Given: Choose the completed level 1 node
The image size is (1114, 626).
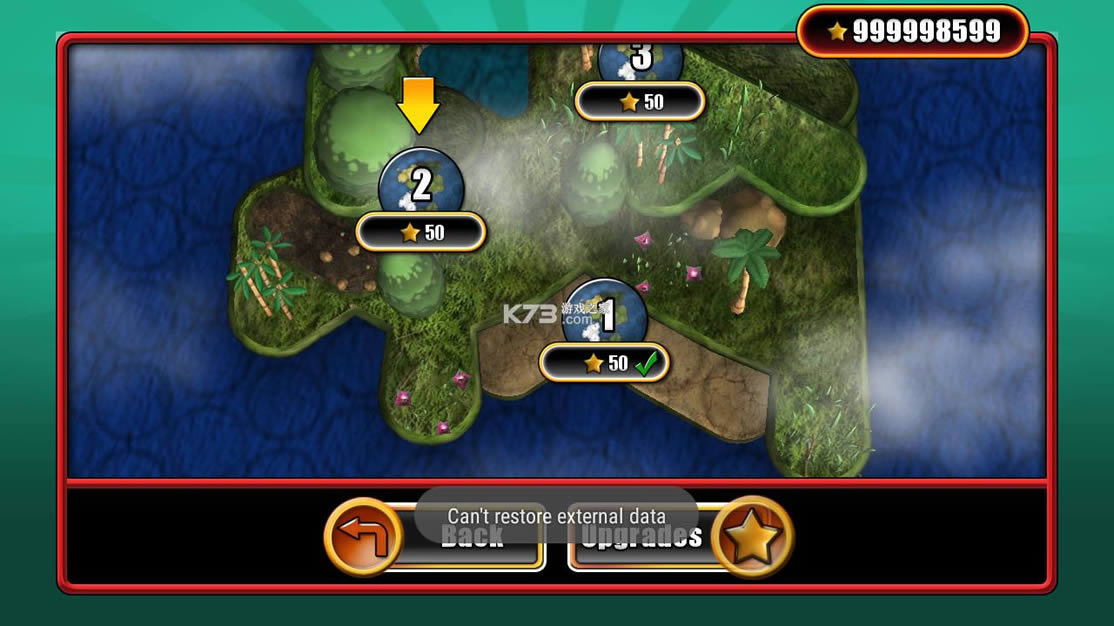Looking at the screenshot, I should click(605, 318).
